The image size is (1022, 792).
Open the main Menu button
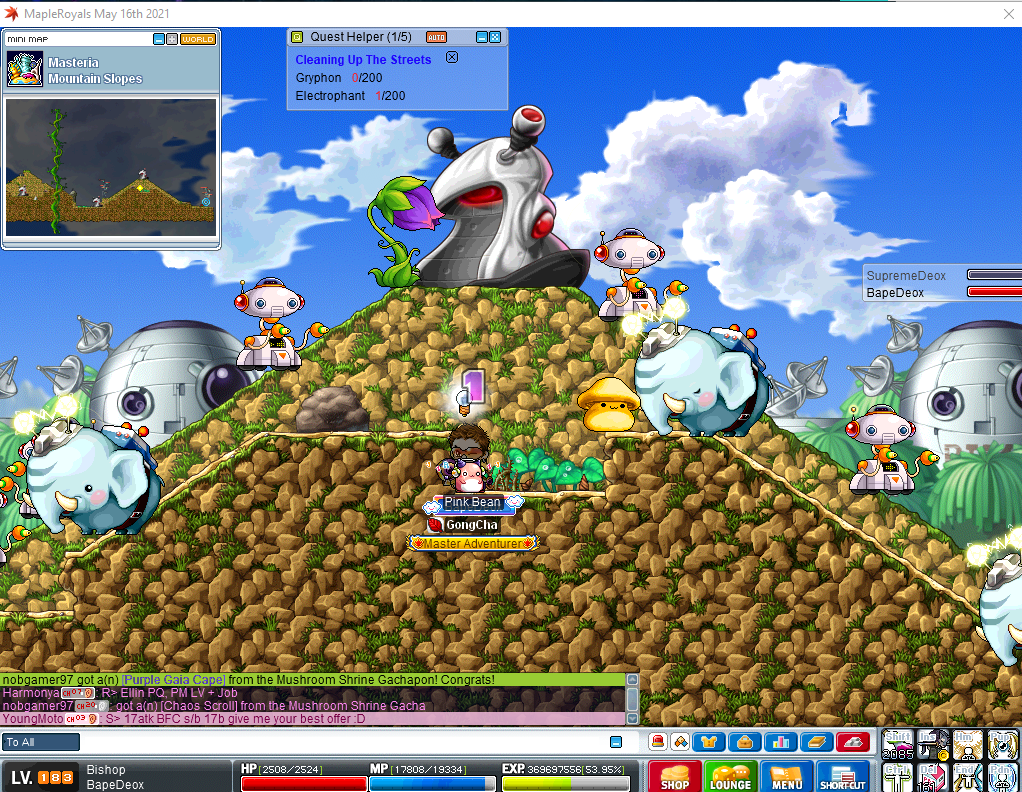(x=787, y=777)
